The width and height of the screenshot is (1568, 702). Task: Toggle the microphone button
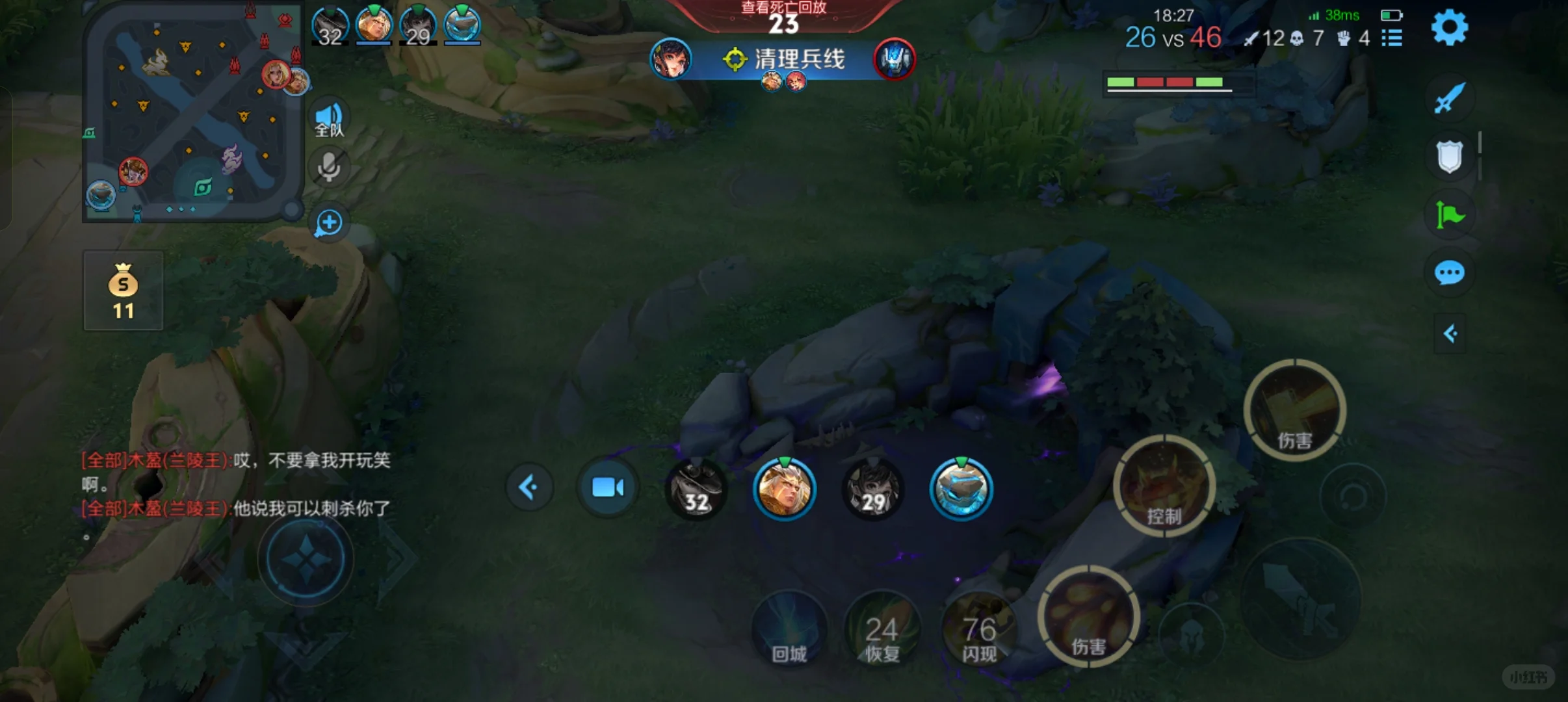click(329, 167)
